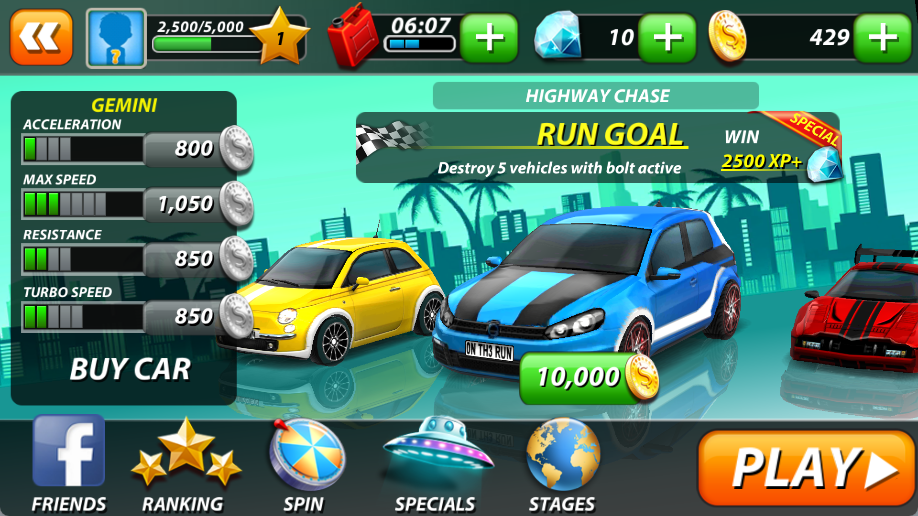Screen dimensions: 918x516
Task: Buy more diamonds with the plus button
Action: coord(666,38)
